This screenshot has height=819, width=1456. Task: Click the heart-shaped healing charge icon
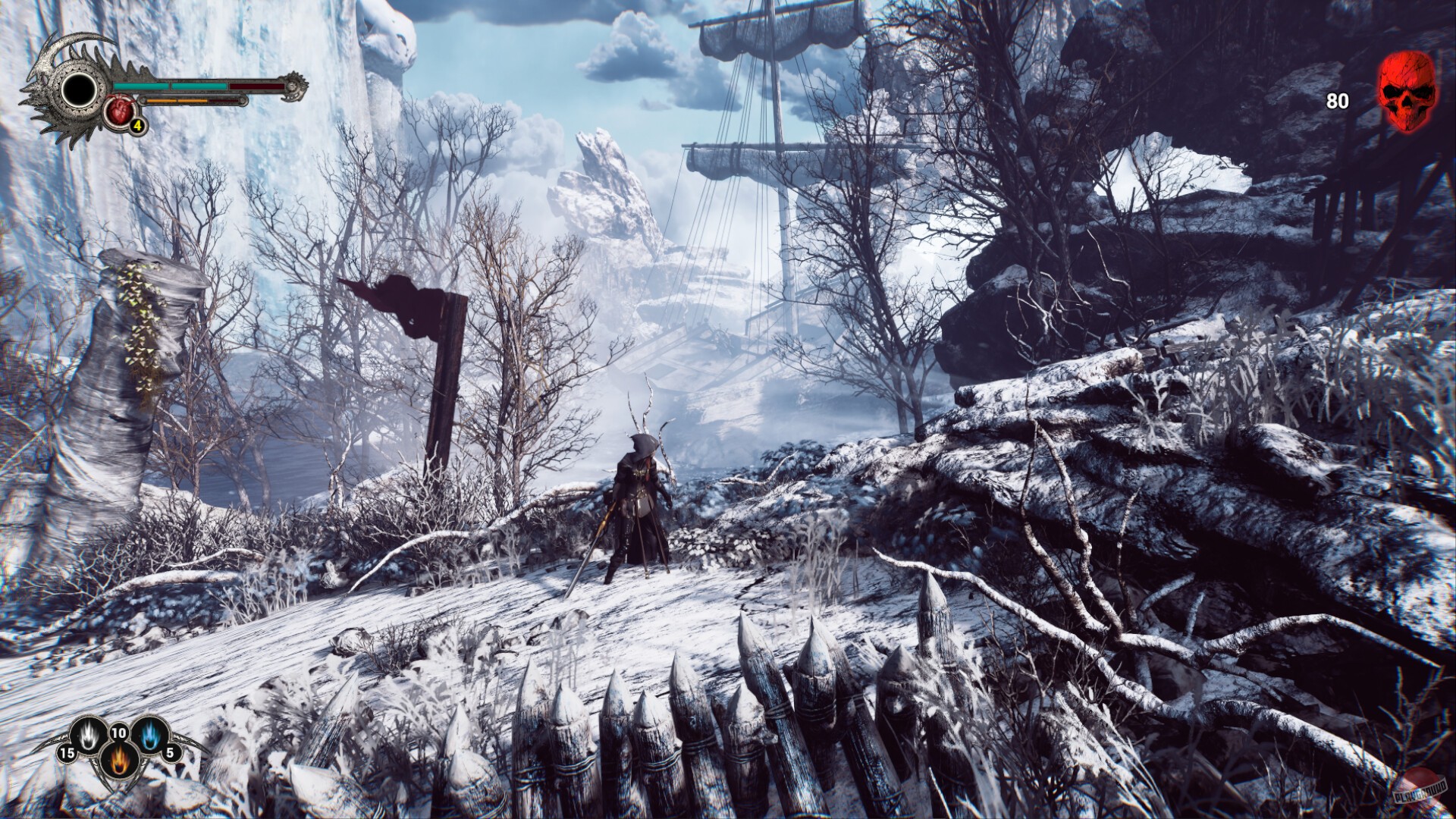pyautogui.click(x=120, y=111)
